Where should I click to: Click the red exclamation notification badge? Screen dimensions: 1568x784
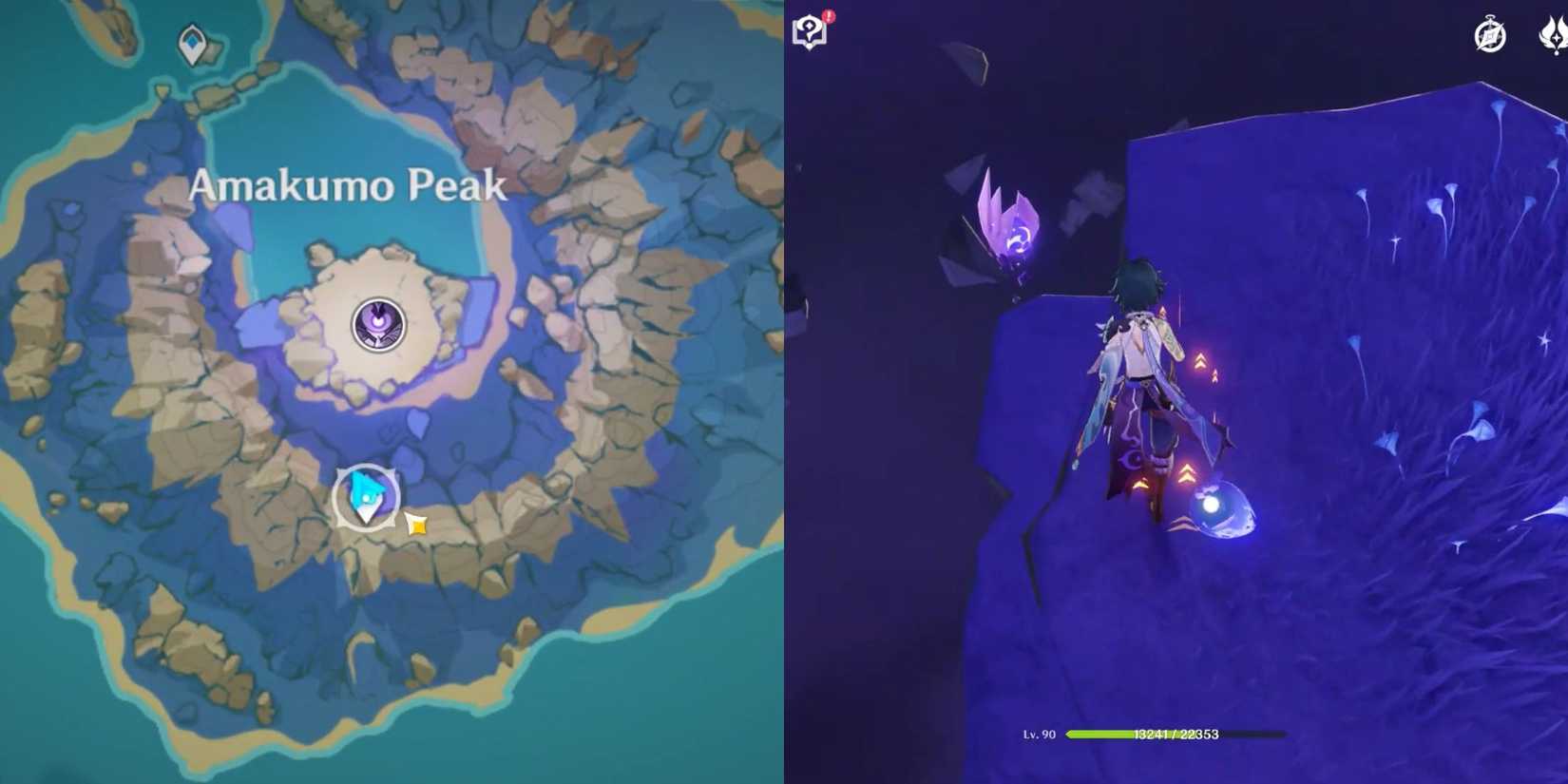[x=830, y=15]
